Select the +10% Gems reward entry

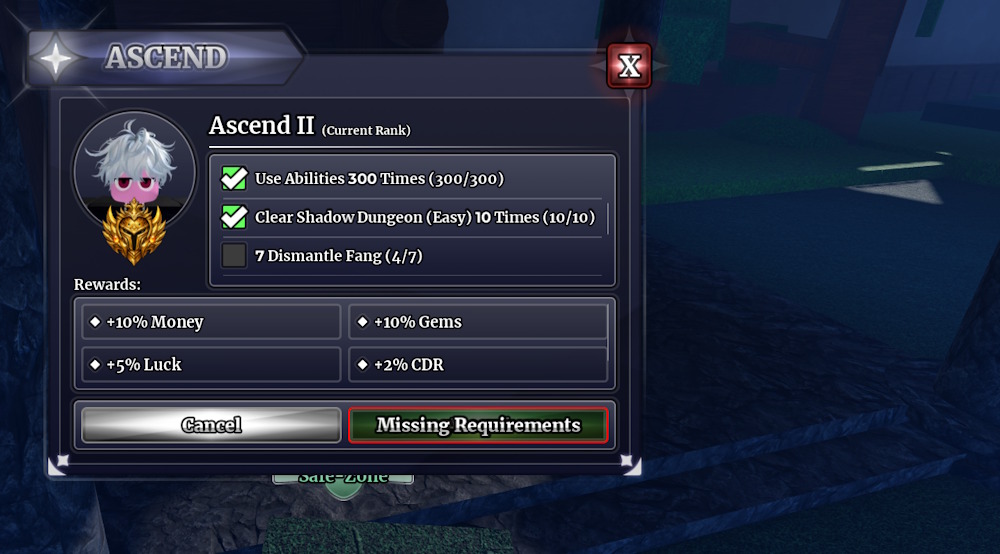click(478, 322)
